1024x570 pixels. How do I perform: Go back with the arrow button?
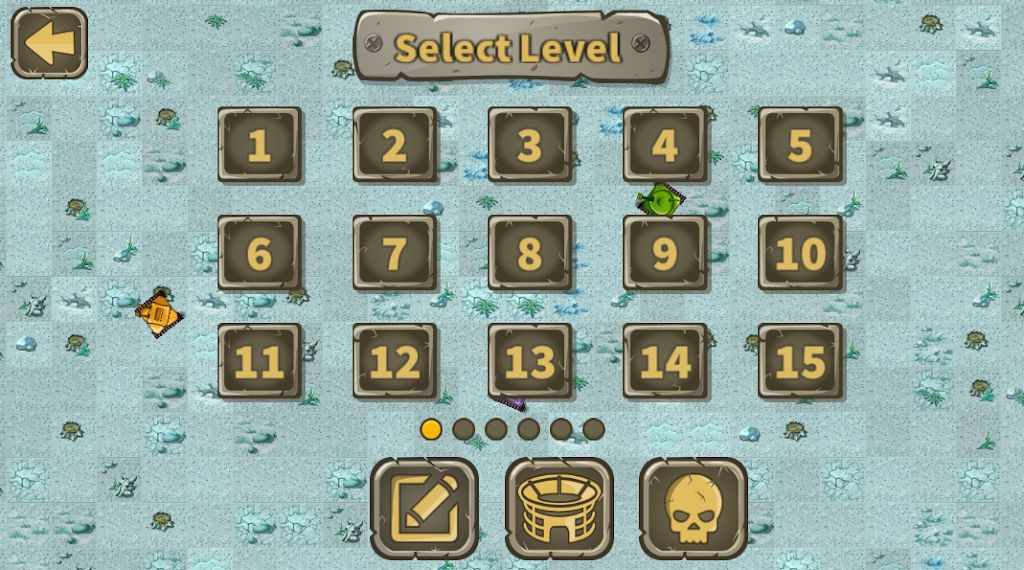(x=49, y=43)
